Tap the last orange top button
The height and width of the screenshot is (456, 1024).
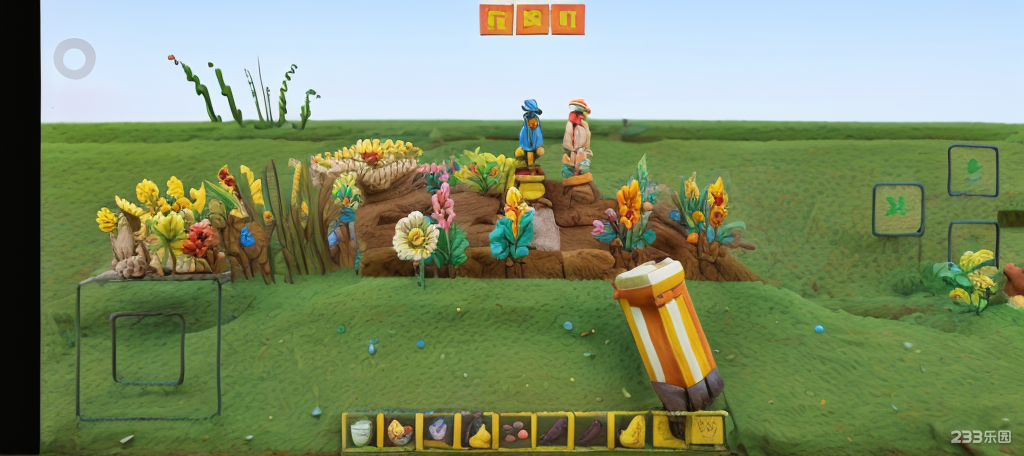568,19
